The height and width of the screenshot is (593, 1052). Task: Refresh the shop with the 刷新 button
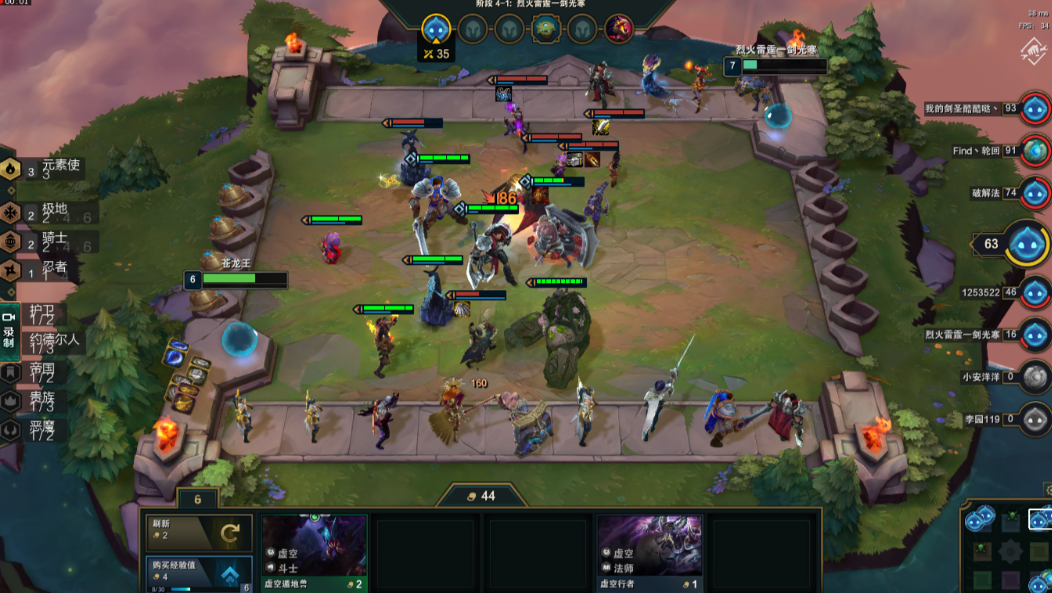tap(199, 533)
